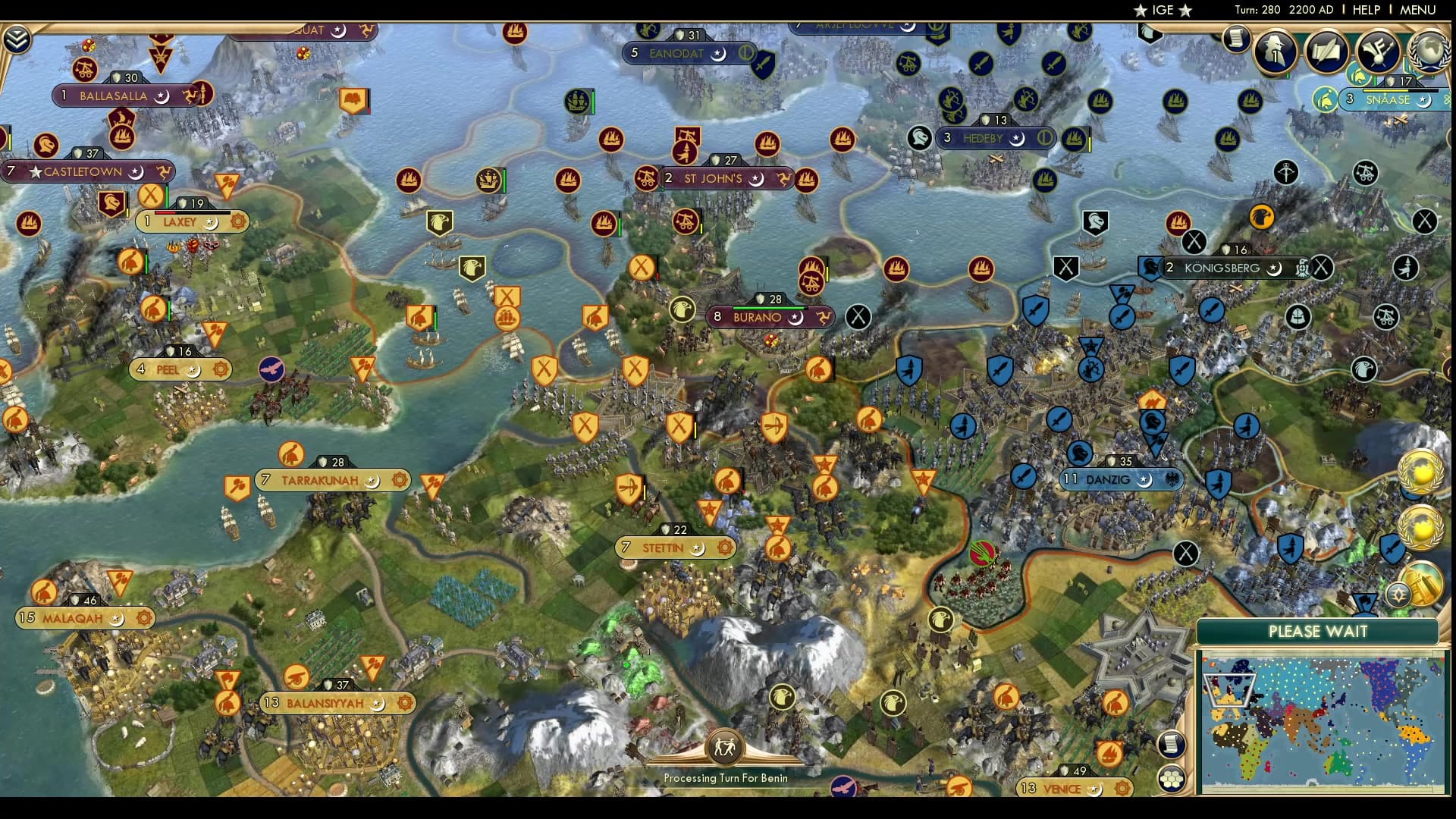Click a location on the minimap world view

click(x=1327, y=713)
